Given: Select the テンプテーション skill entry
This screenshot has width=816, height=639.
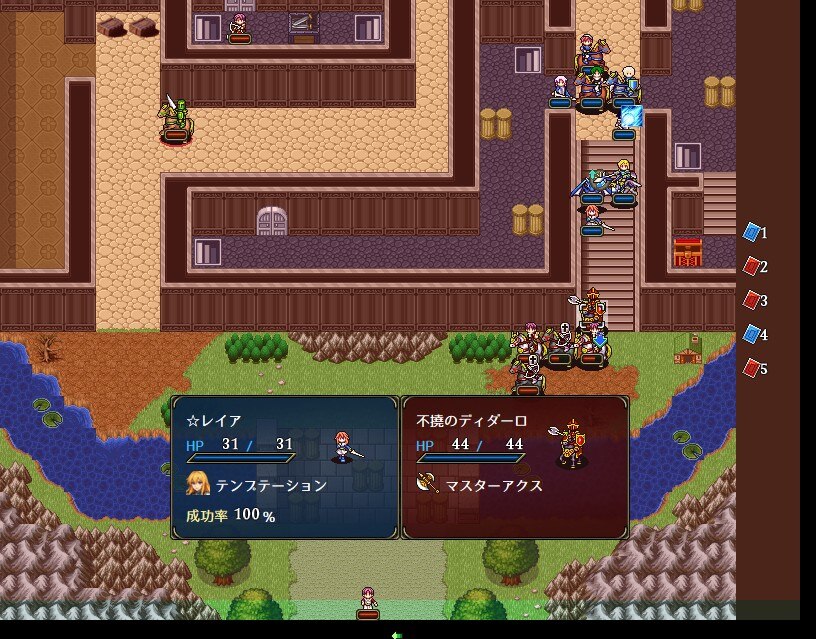Looking at the screenshot, I should pyautogui.click(x=270, y=485).
